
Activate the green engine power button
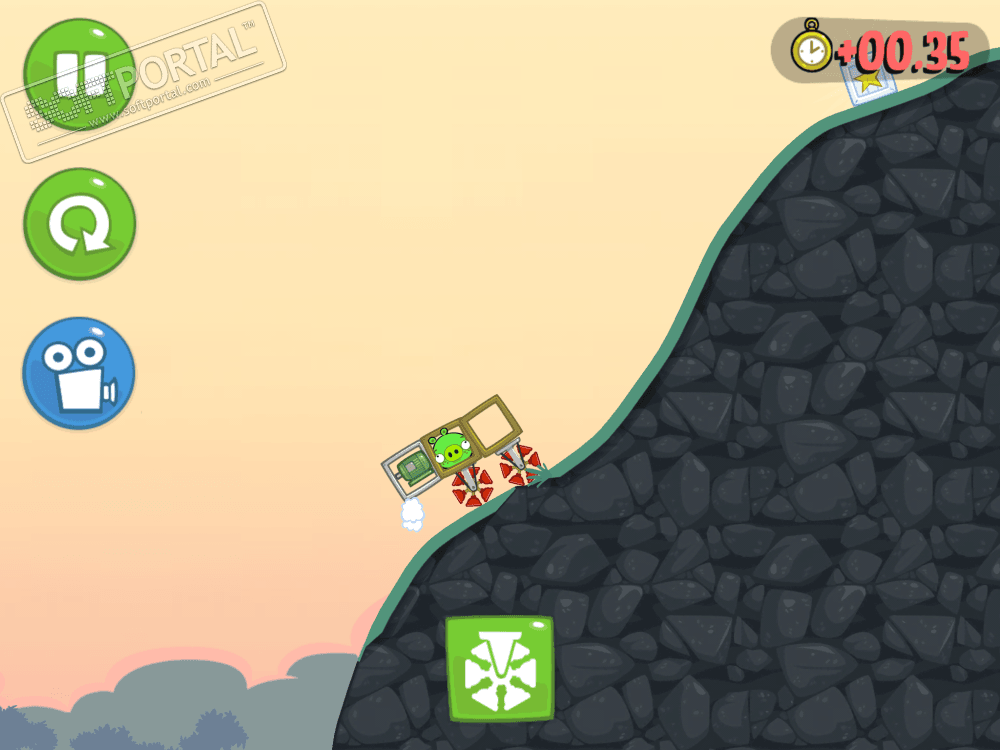(499, 668)
